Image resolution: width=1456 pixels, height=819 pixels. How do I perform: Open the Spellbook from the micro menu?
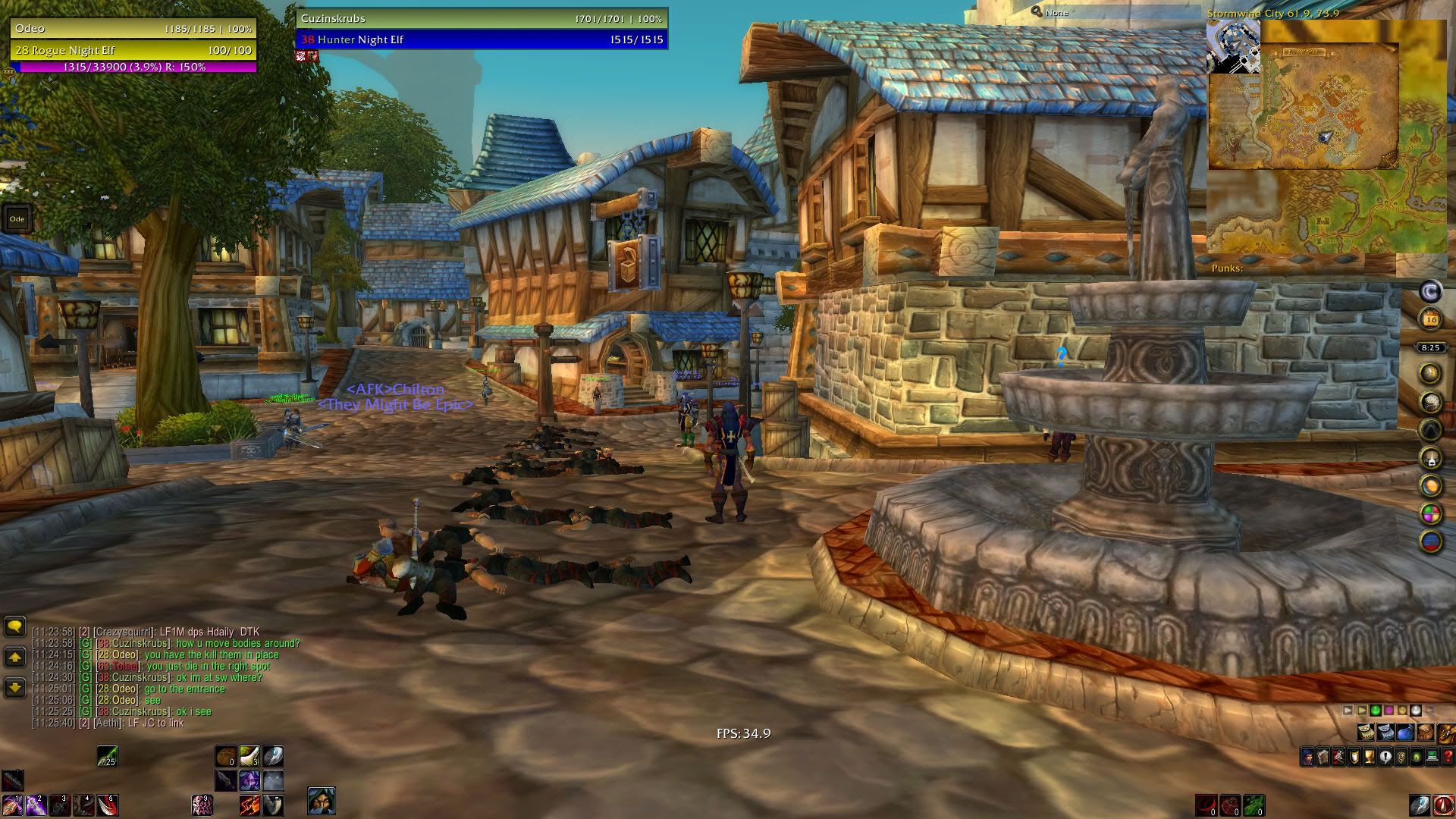click(x=1323, y=756)
